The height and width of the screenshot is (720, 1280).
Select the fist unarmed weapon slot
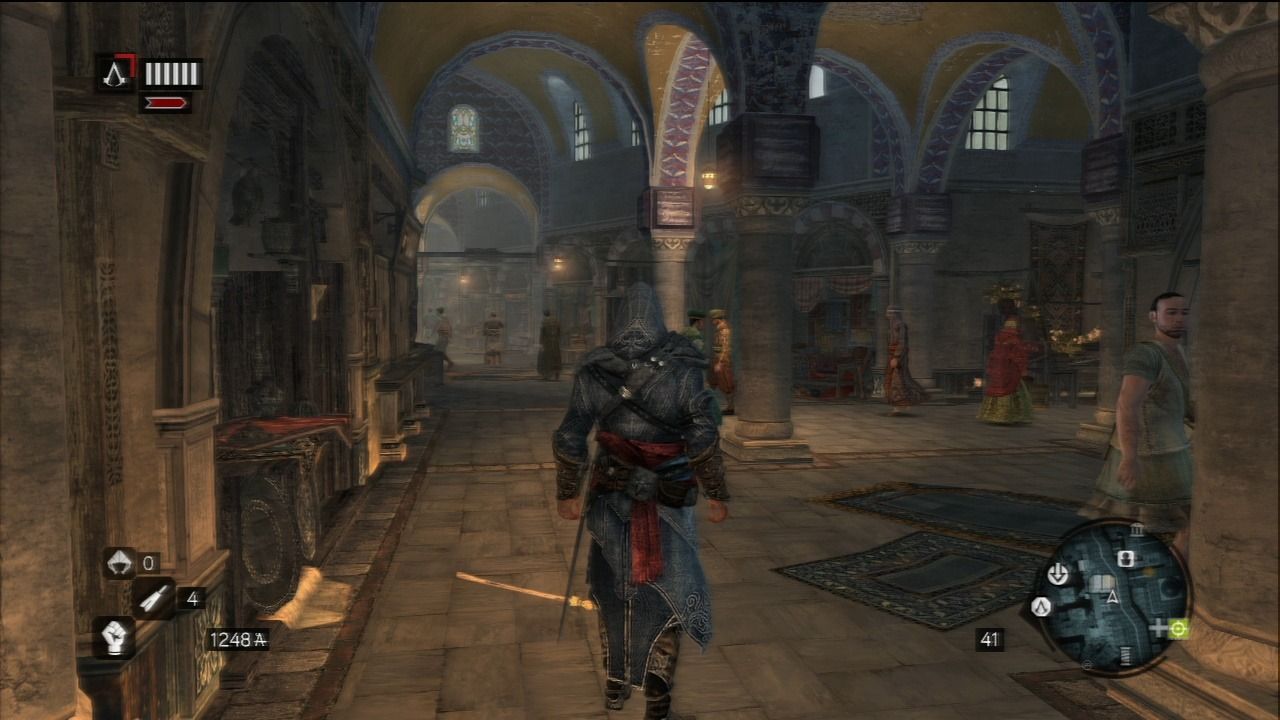(114, 637)
